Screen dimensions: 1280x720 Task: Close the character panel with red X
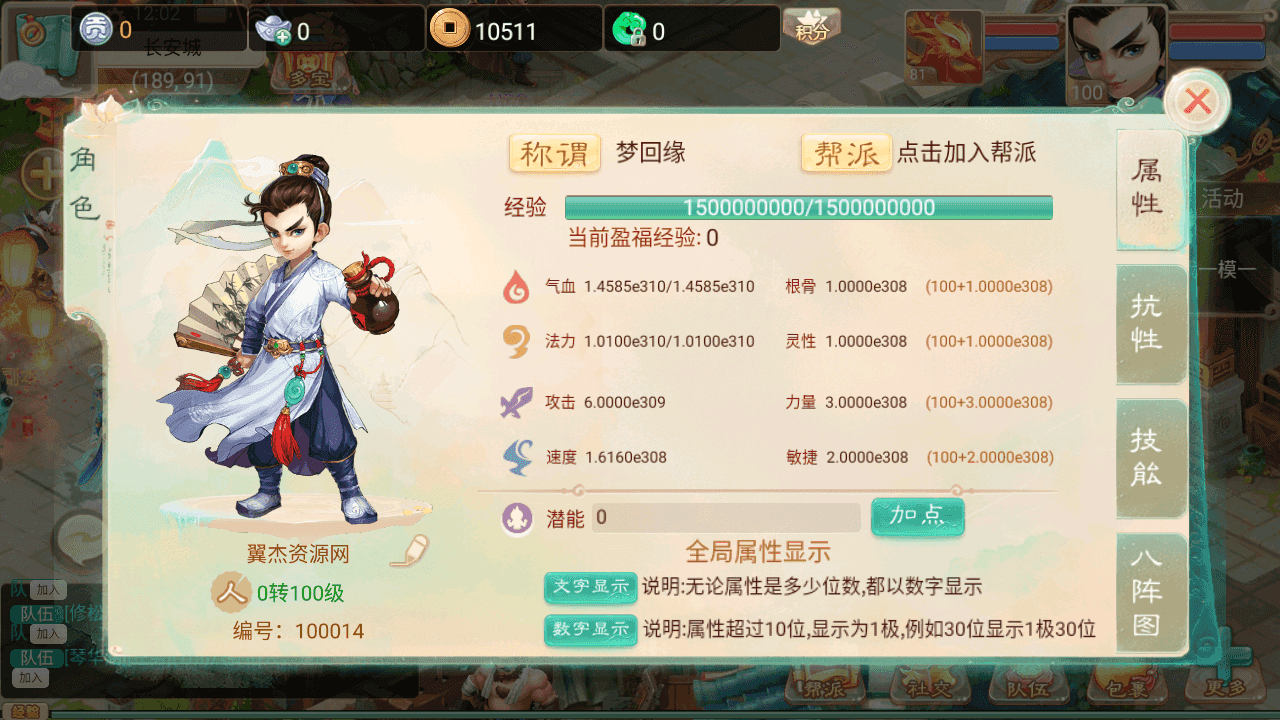tap(1197, 101)
